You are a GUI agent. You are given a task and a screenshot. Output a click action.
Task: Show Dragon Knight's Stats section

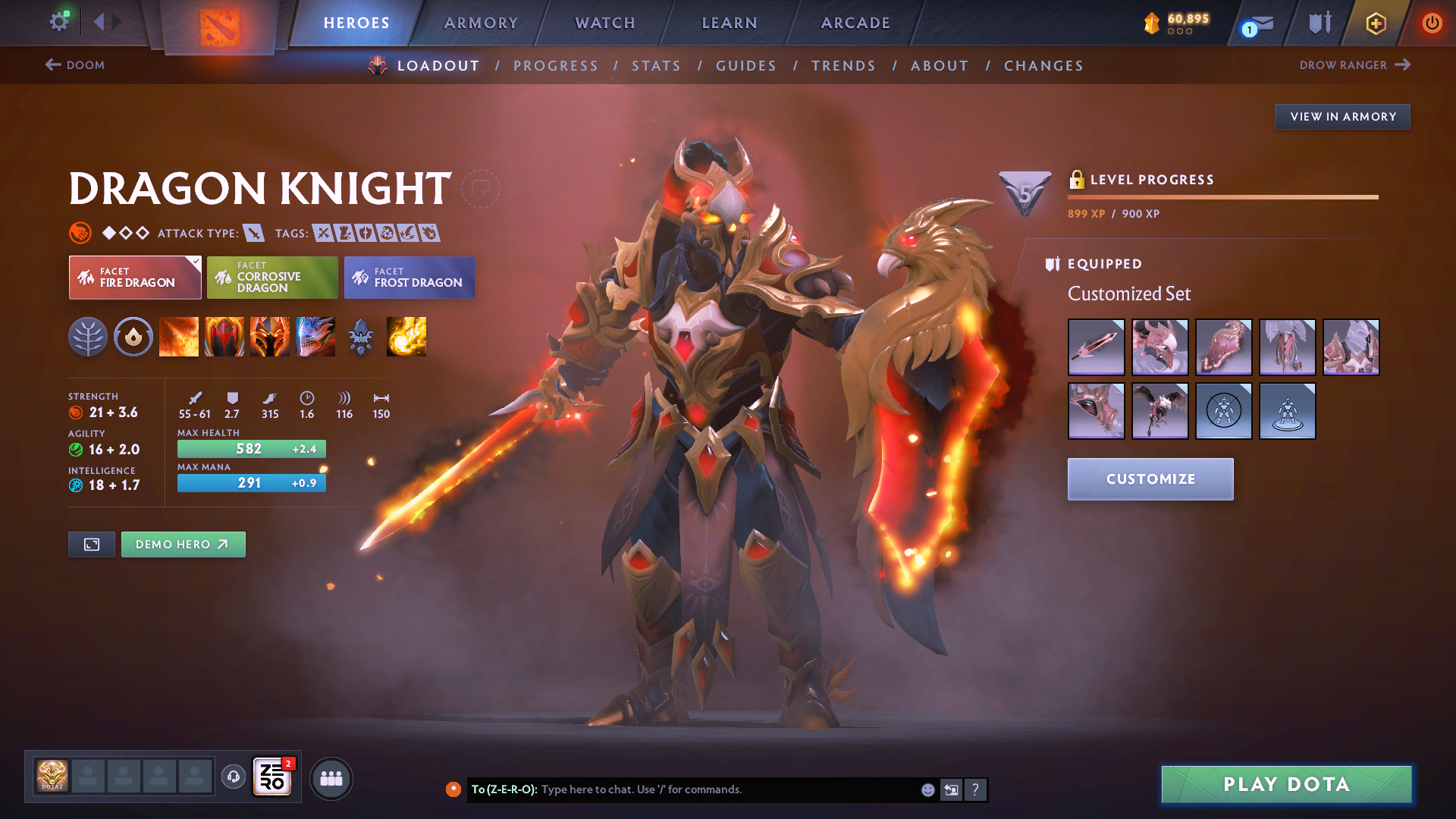(x=656, y=66)
